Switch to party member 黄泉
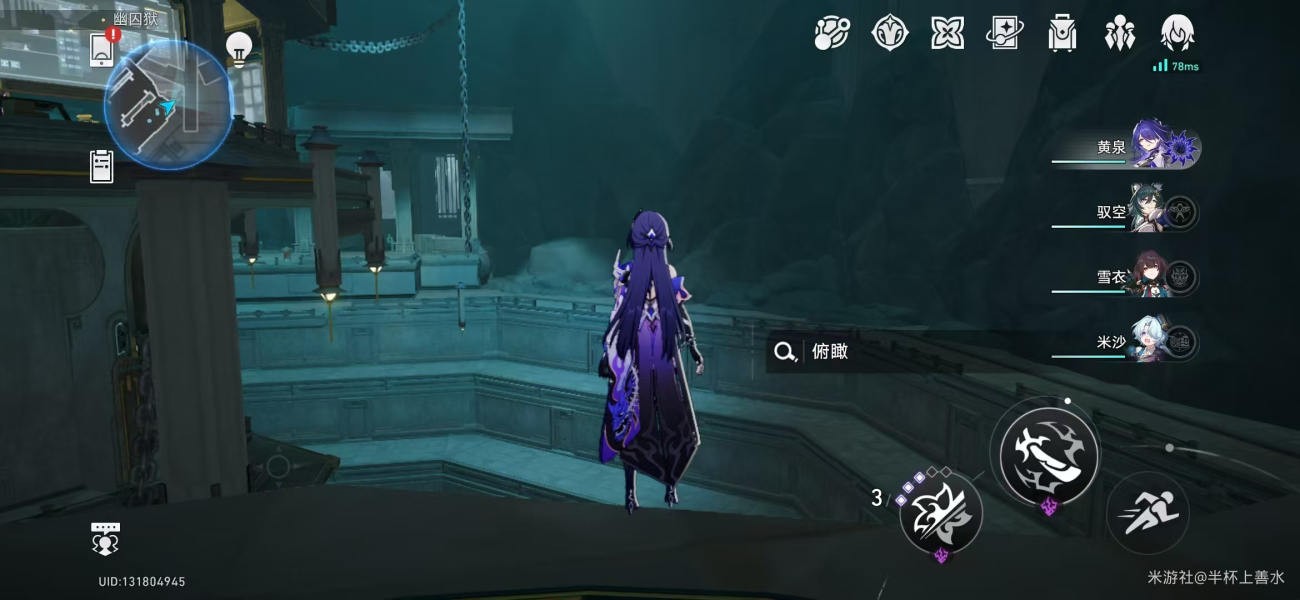 [1160, 148]
